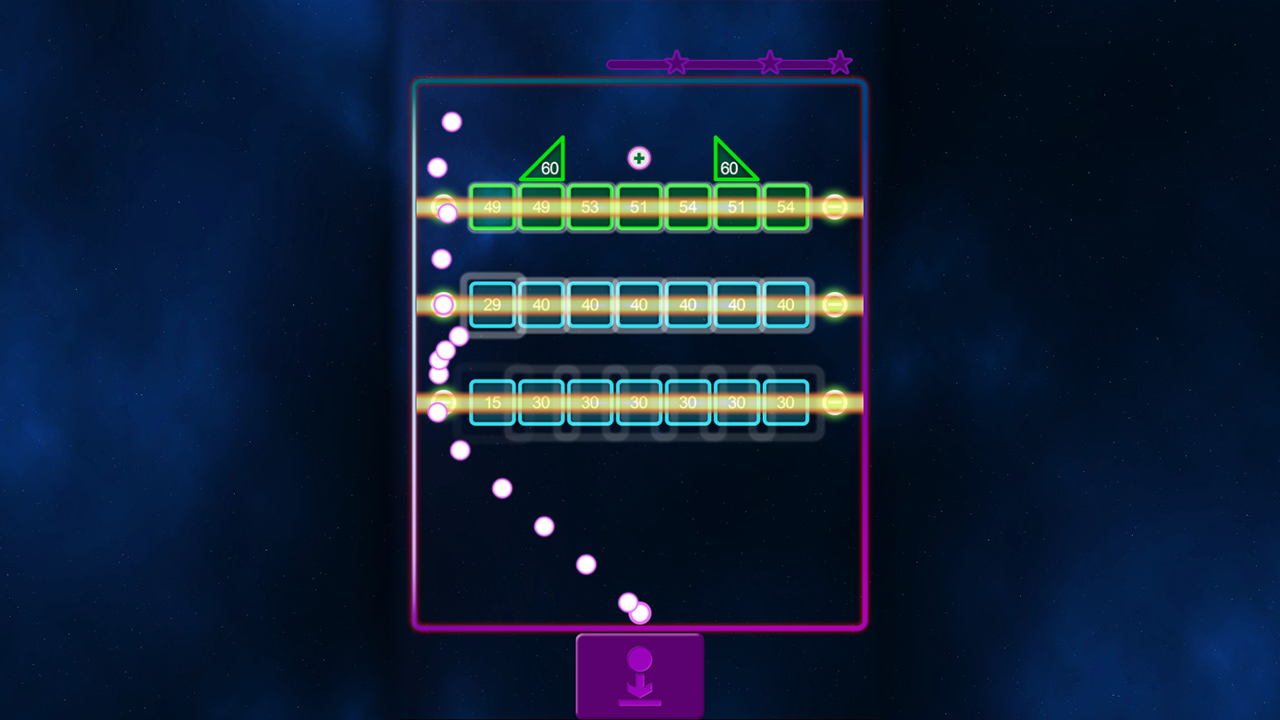Click the white ball at the bottom launch point
This screenshot has height=720, width=1280.
[x=639, y=612]
